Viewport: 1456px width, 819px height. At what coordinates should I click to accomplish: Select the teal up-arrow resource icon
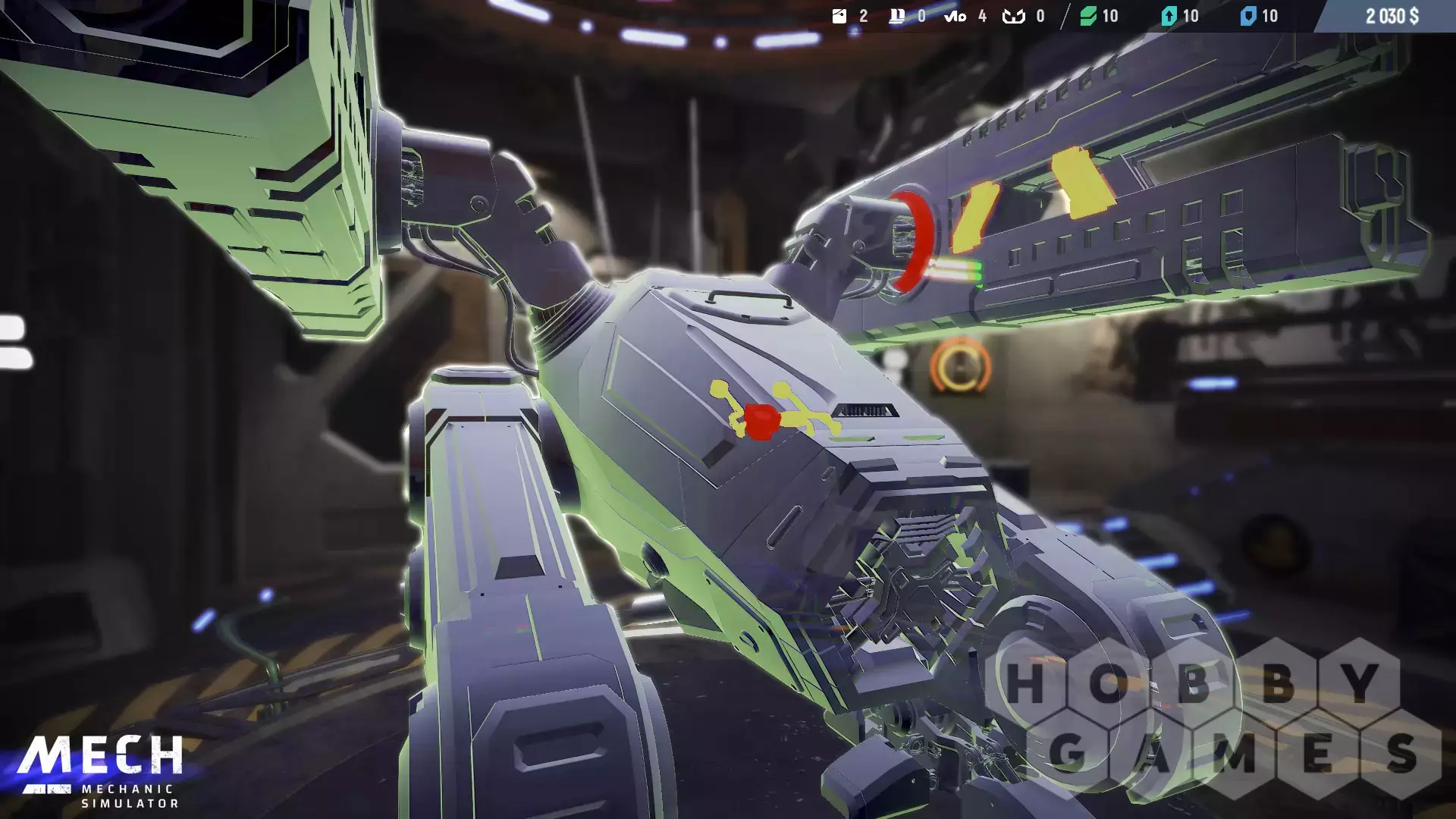coord(1169,16)
